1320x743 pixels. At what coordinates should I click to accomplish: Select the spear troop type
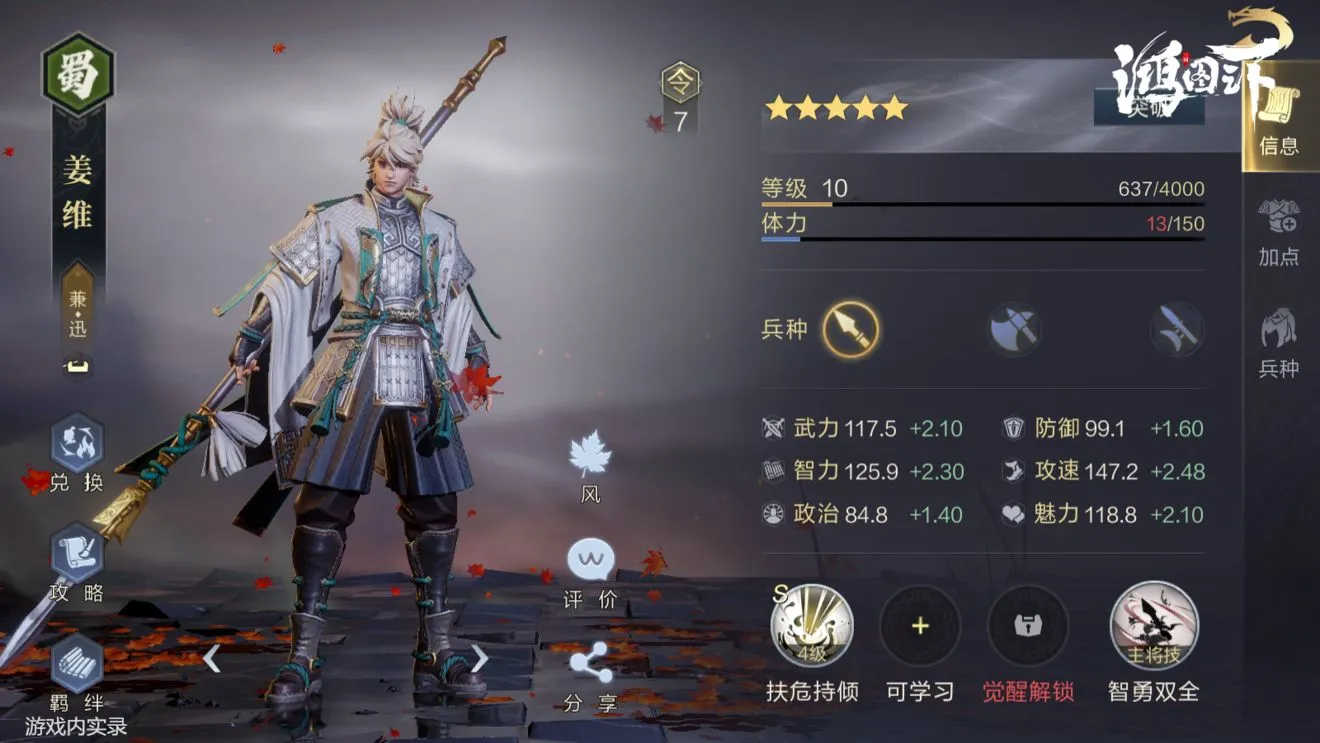click(x=849, y=330)
